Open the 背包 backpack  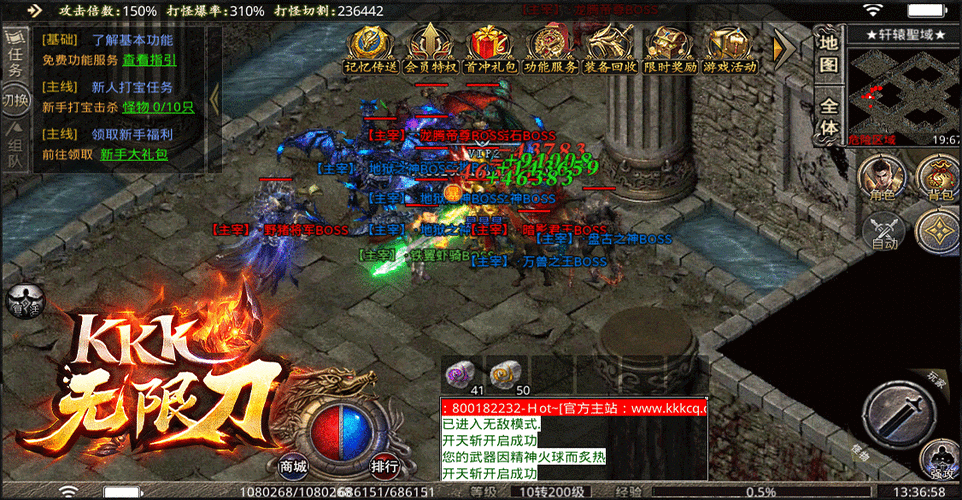click(938, 181)
